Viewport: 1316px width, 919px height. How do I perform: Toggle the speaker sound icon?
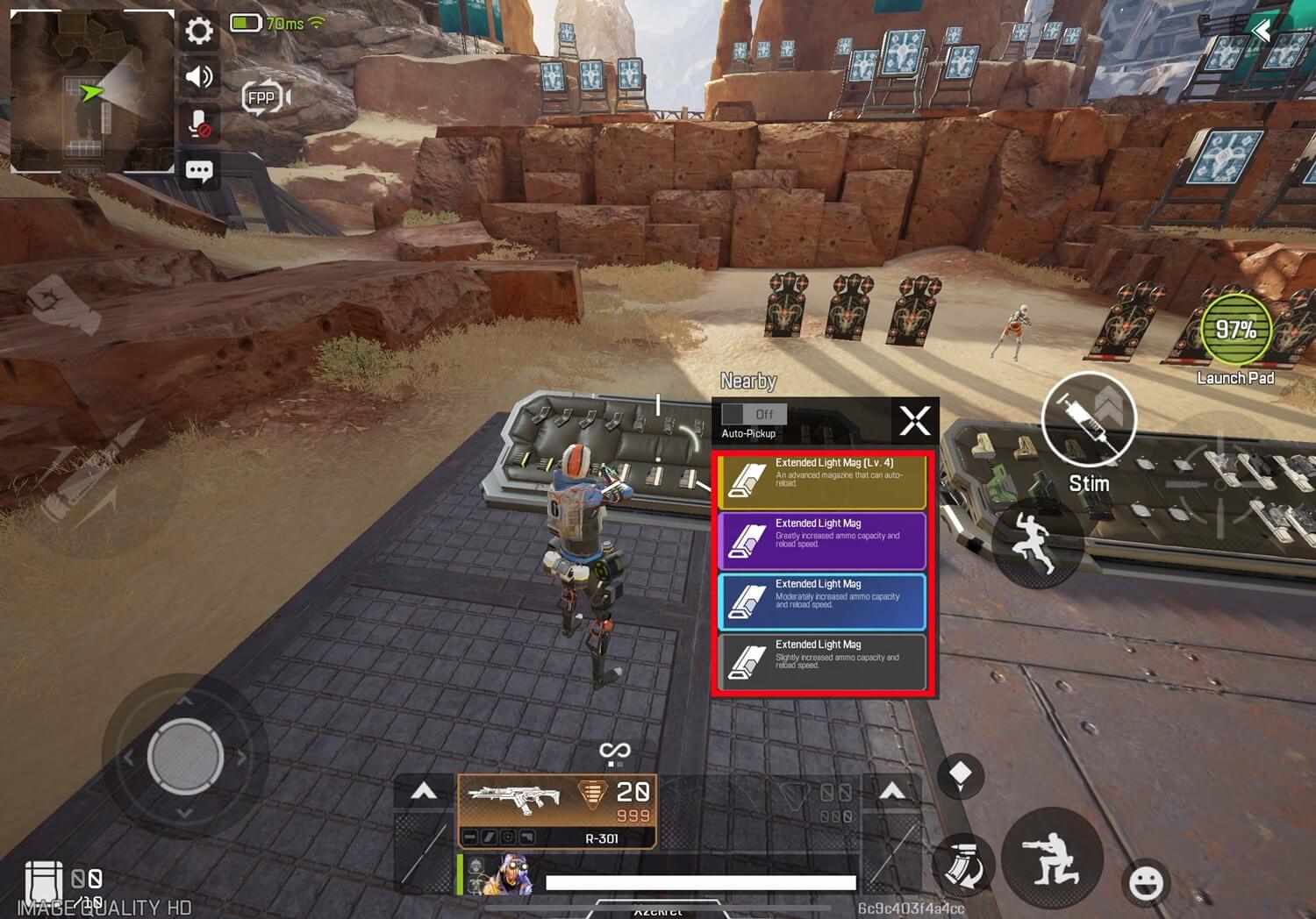[199, 77]
